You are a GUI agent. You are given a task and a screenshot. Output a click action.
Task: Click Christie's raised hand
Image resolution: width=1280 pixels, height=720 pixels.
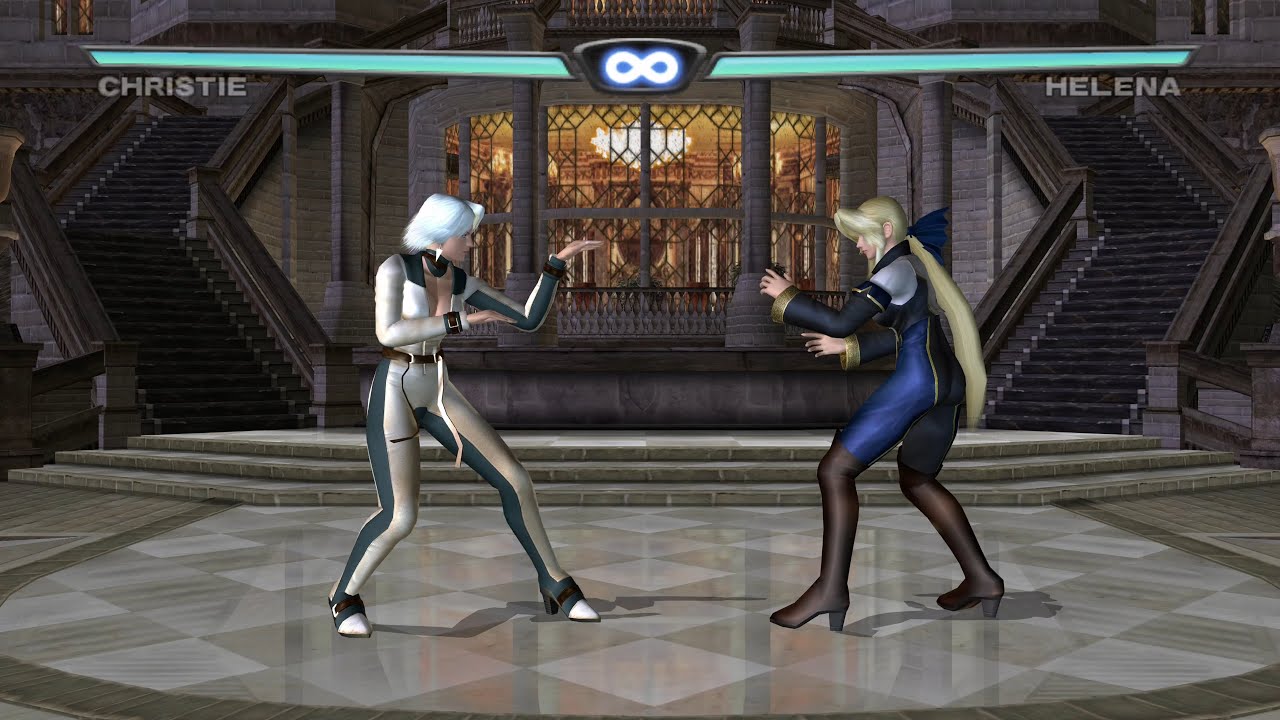tap(578, 245)
